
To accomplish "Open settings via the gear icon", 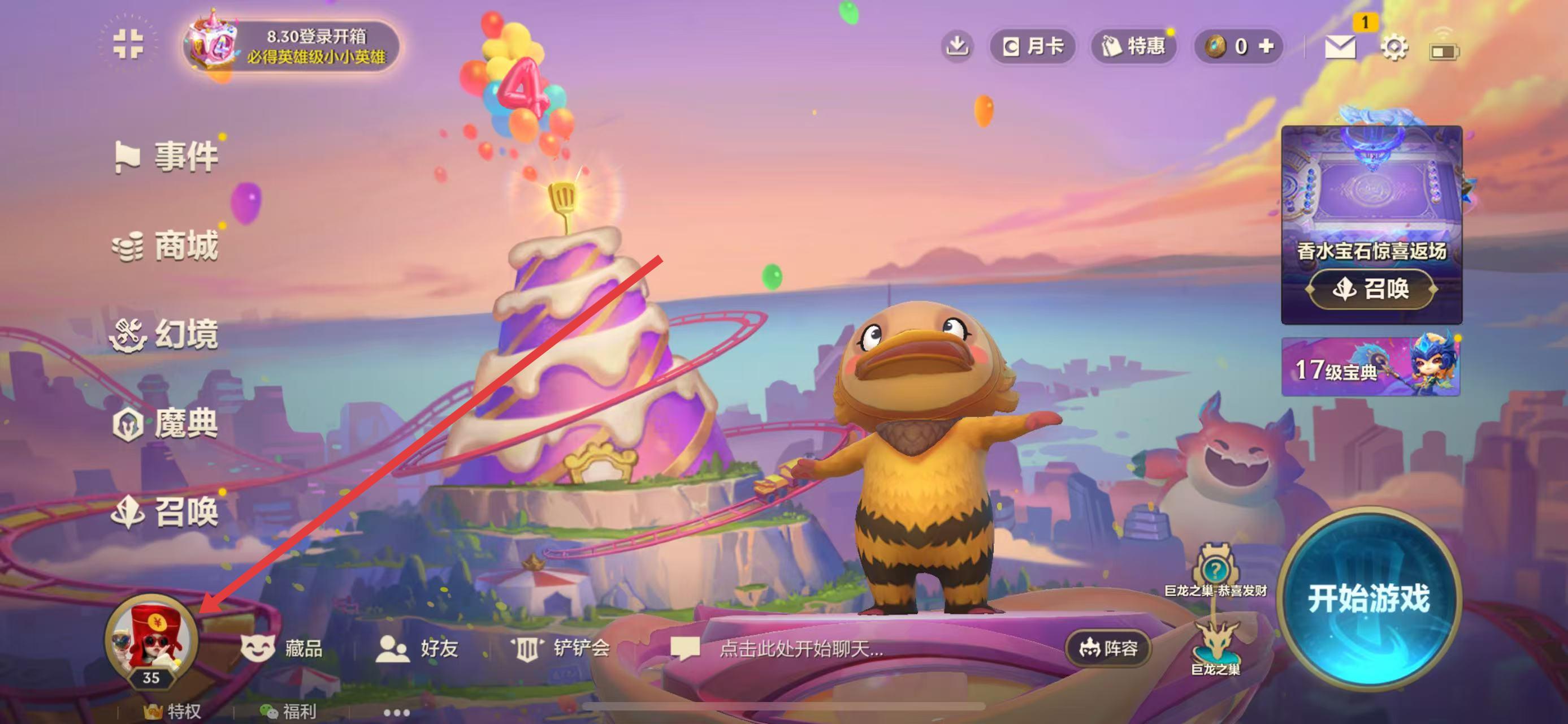I will coord(1393,47).
